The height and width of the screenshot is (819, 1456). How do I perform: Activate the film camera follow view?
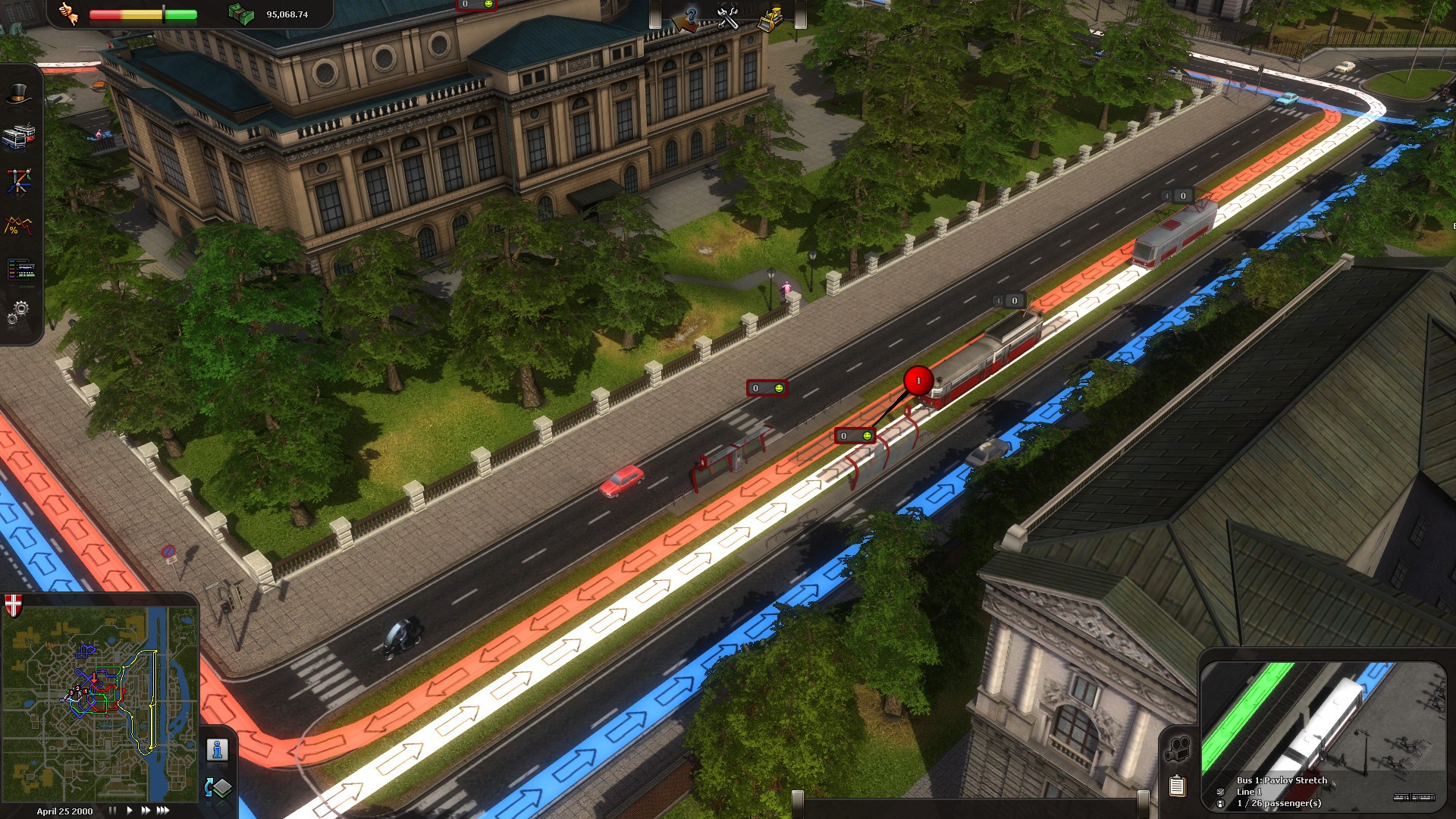pyautogui.click(x=1177, y=750)
